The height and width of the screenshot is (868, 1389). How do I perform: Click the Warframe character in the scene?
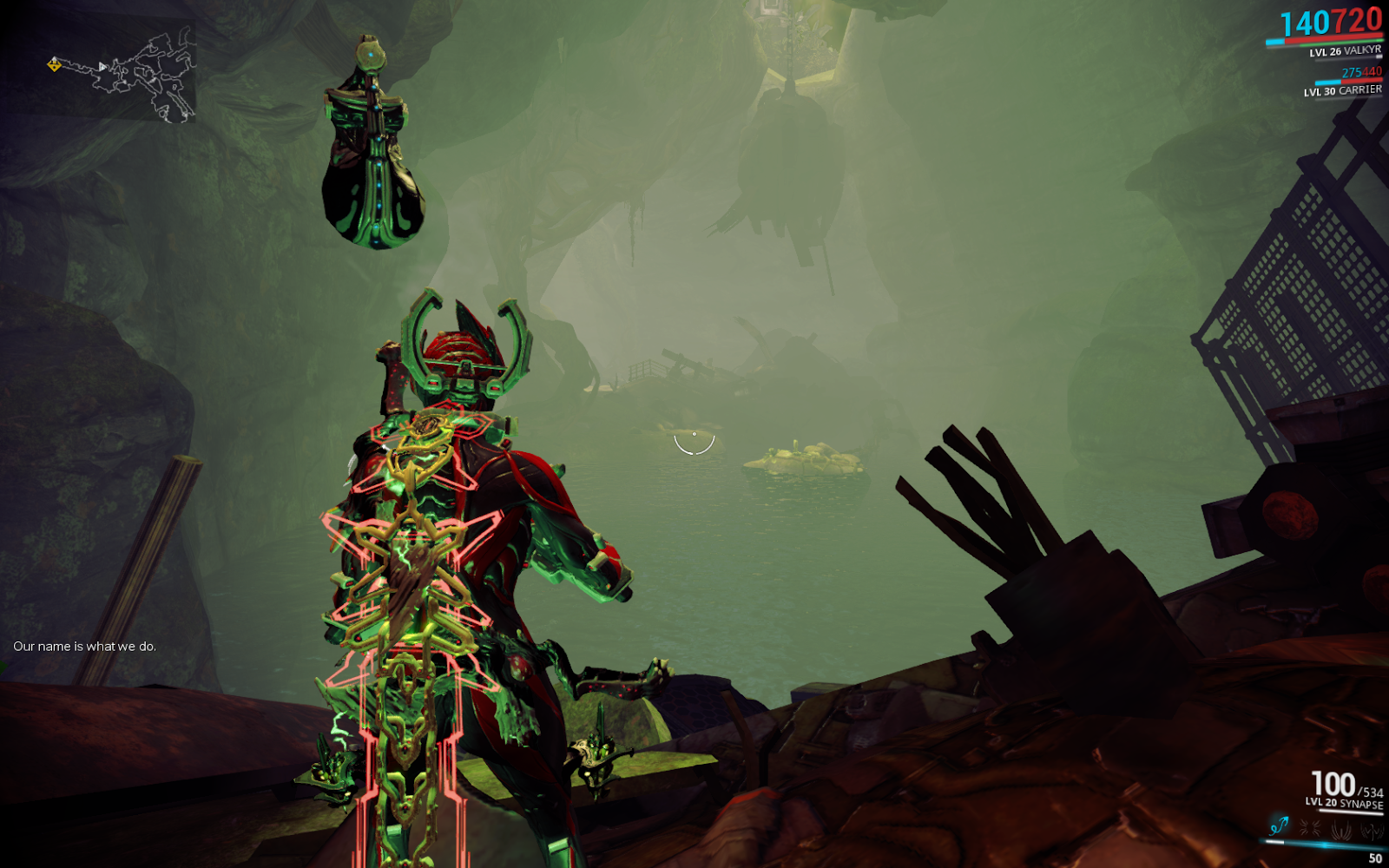coord(460,564)
